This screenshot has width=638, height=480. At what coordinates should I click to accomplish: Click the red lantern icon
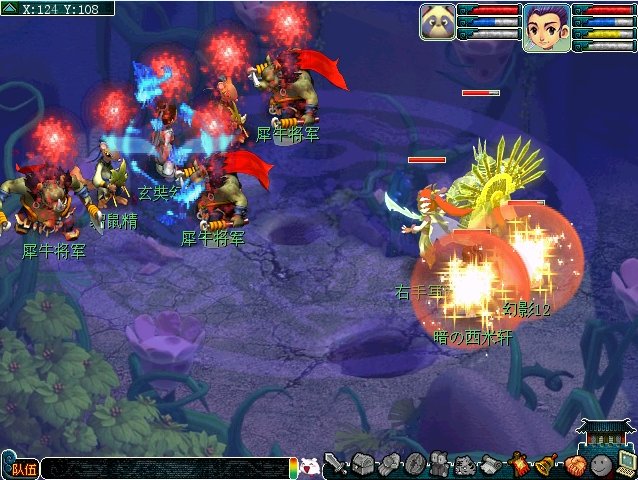pyautogui.click(x=521, y=465)
